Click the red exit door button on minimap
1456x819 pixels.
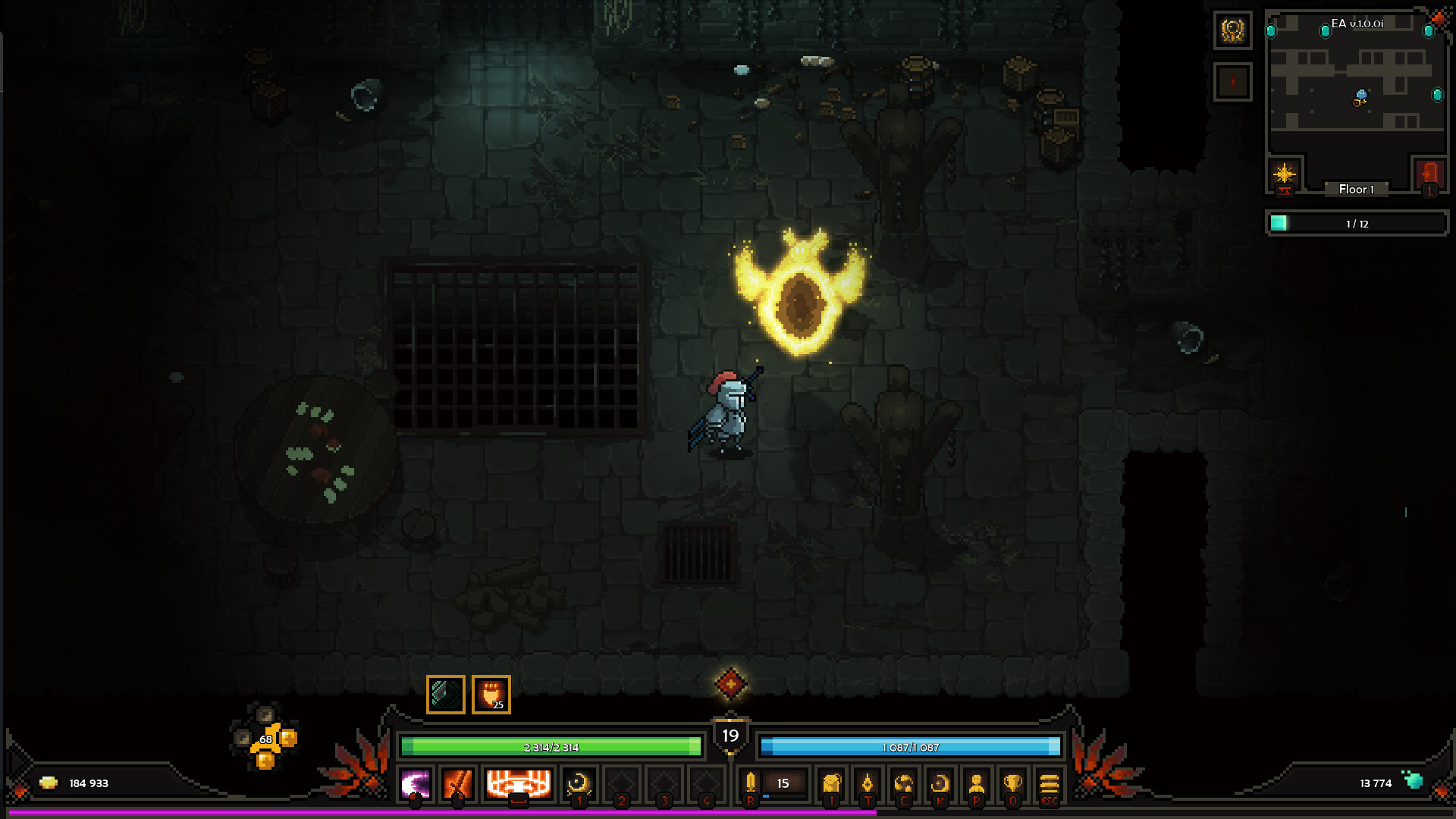pos(1429,174)
